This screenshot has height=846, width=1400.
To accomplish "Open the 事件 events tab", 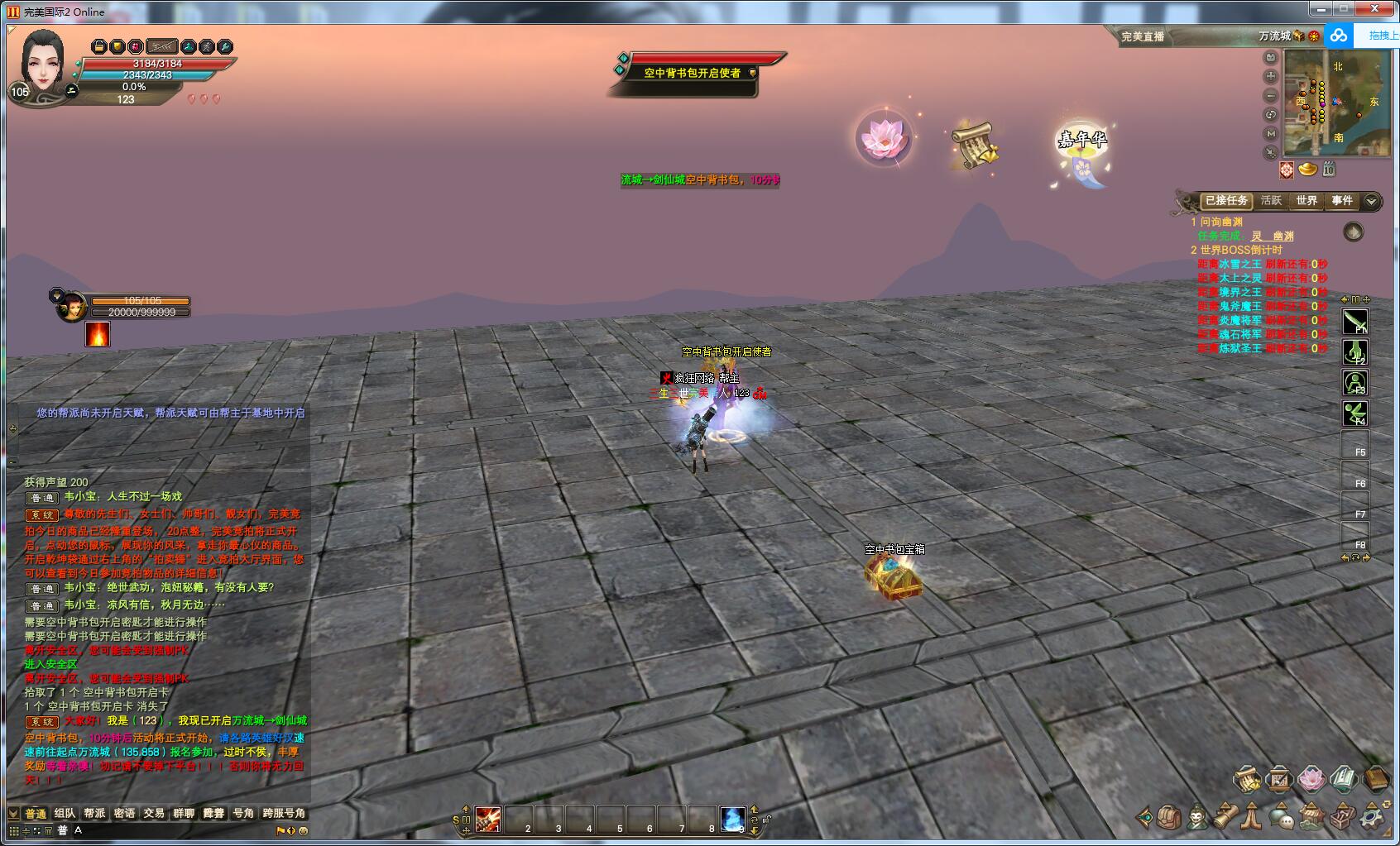I will pyautogui.click(x=1341, y=201).
